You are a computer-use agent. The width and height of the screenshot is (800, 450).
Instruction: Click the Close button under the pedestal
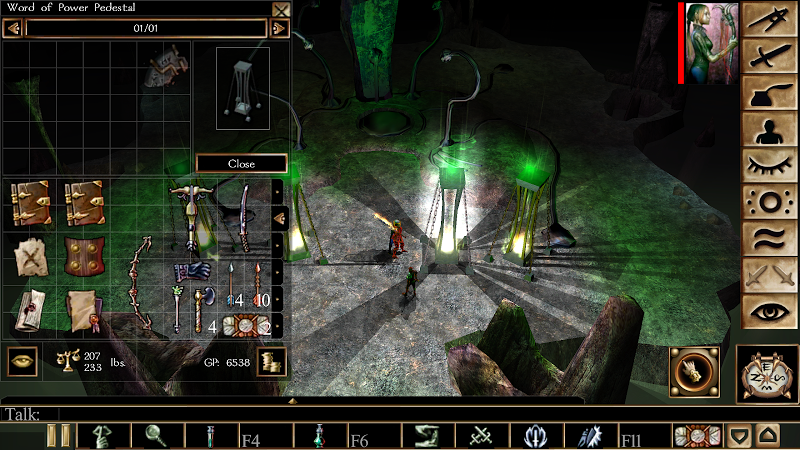click(241, 163)
